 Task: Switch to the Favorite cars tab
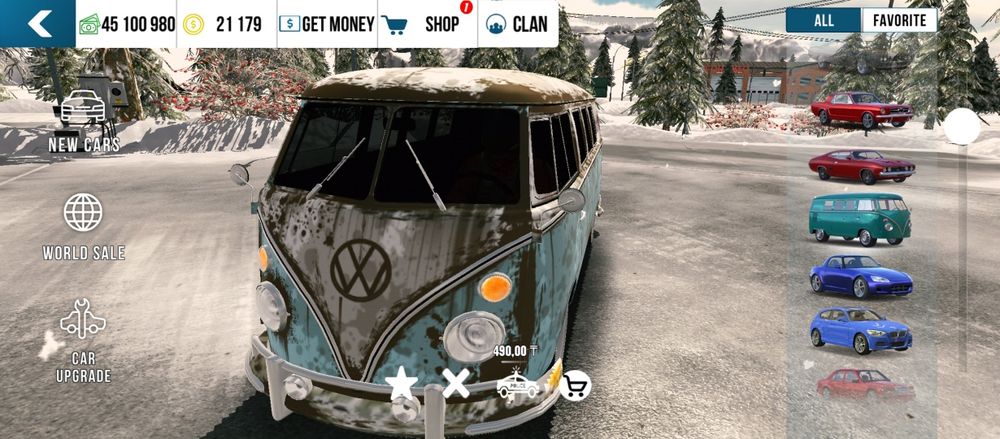(899, 20)
